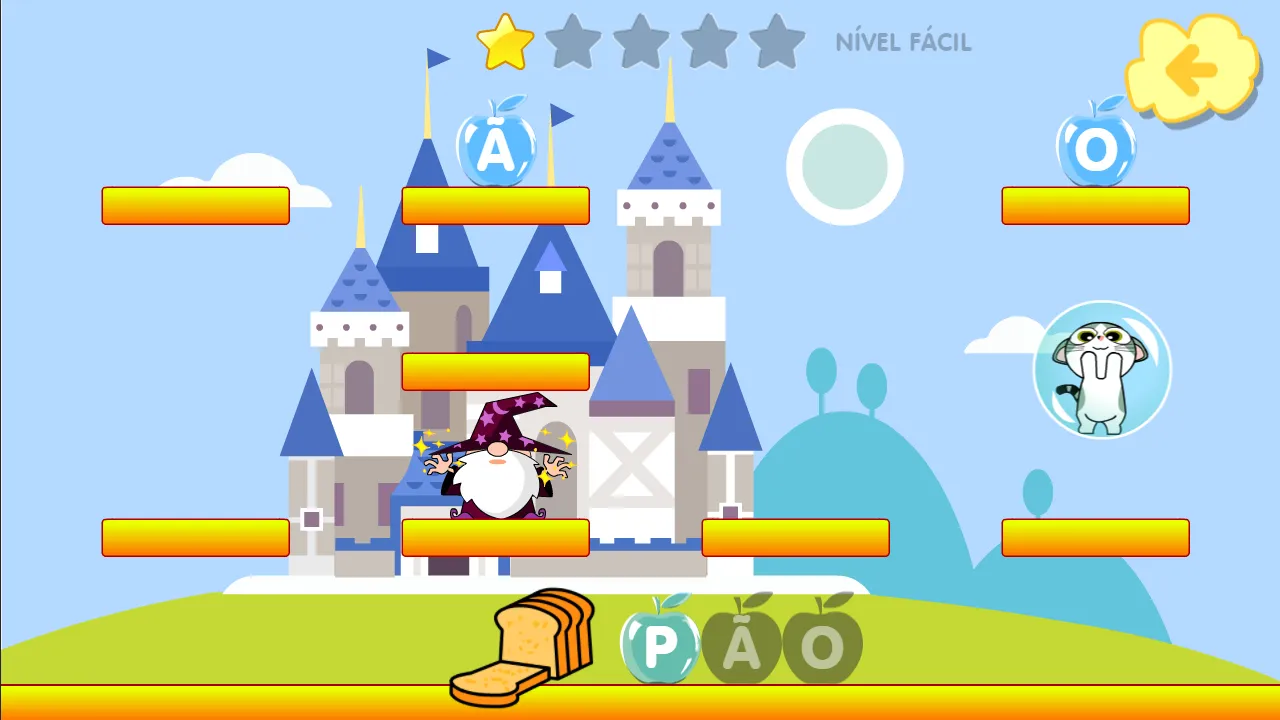1280x720 pixels.
Task: Click the last gray star on the right
Action: point(778,42)
